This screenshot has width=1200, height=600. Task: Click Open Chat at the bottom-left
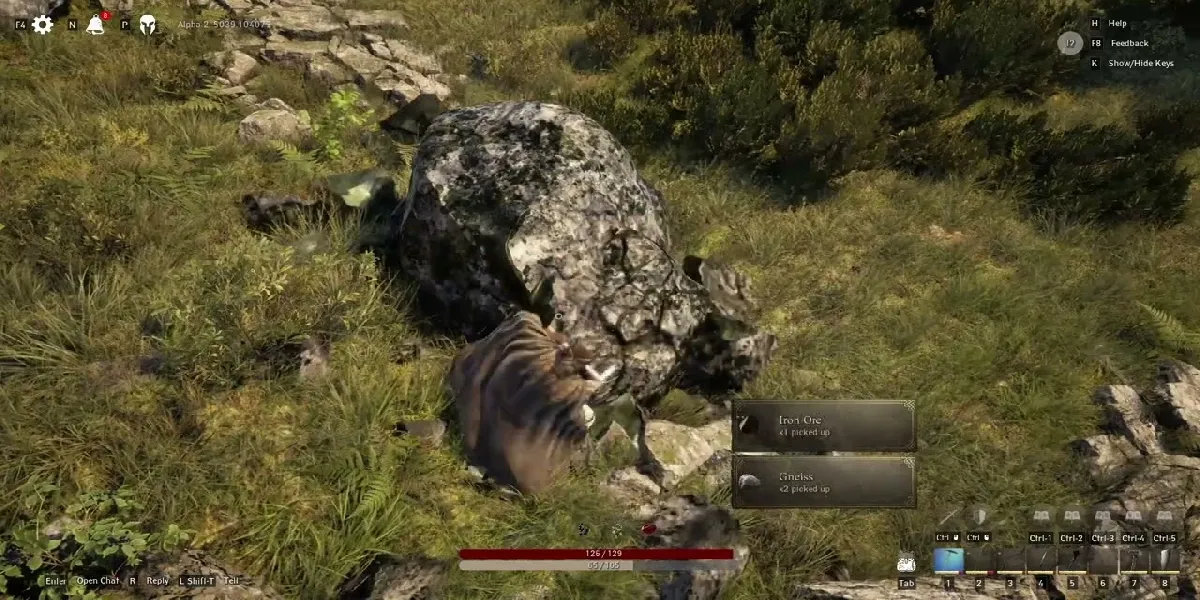[x=98, y=581]
